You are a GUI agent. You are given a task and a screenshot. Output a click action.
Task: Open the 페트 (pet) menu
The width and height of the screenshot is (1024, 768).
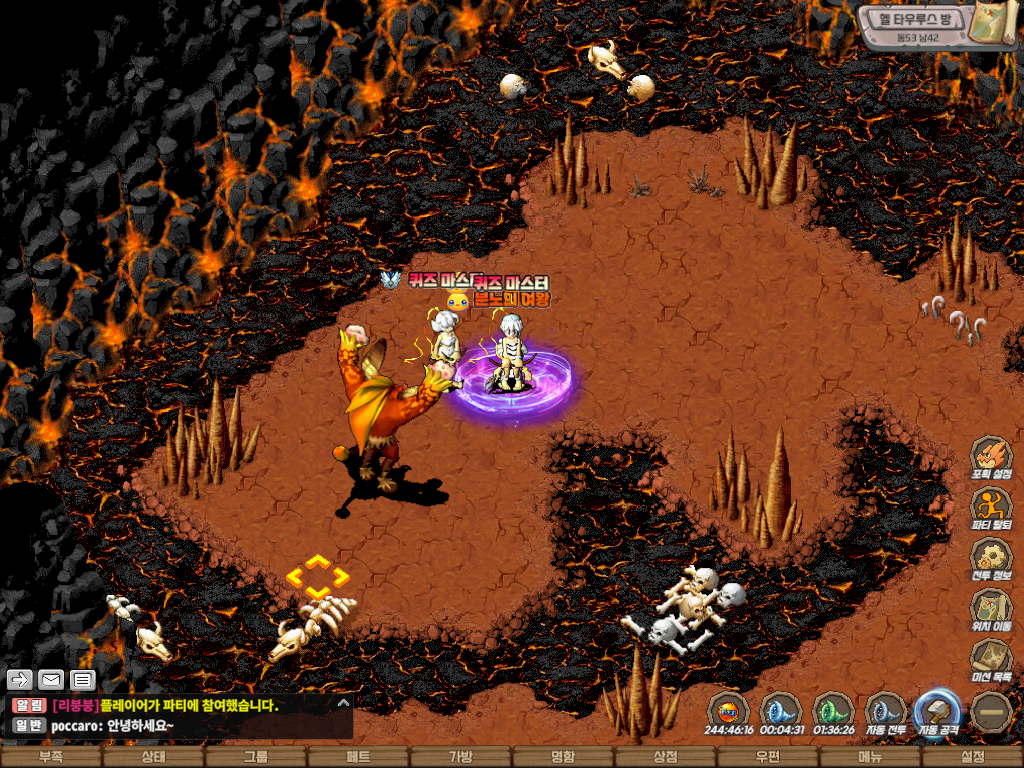point(358,757)
